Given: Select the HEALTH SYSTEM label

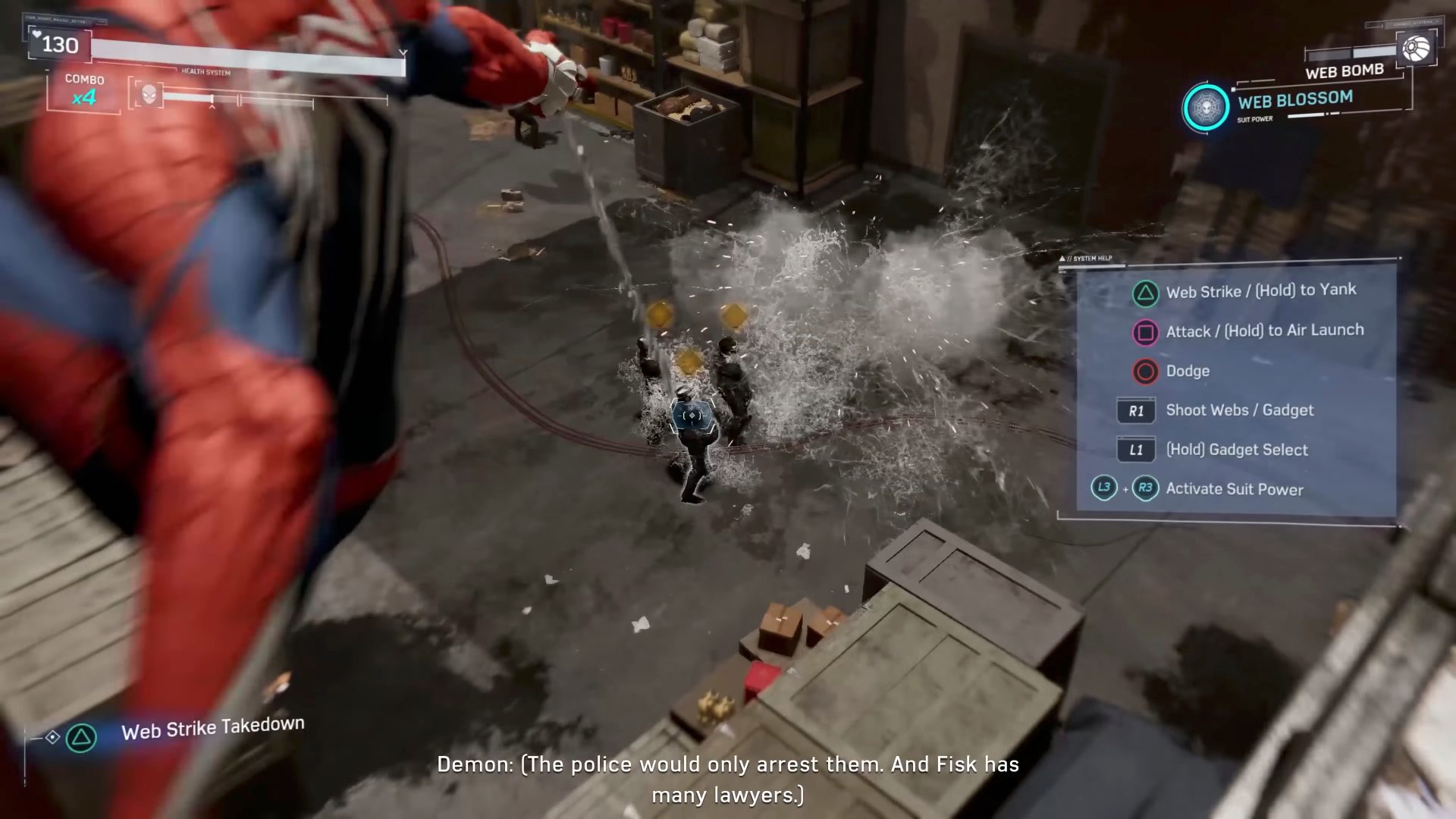Looking at the screenshot, I should pos(206,72).
